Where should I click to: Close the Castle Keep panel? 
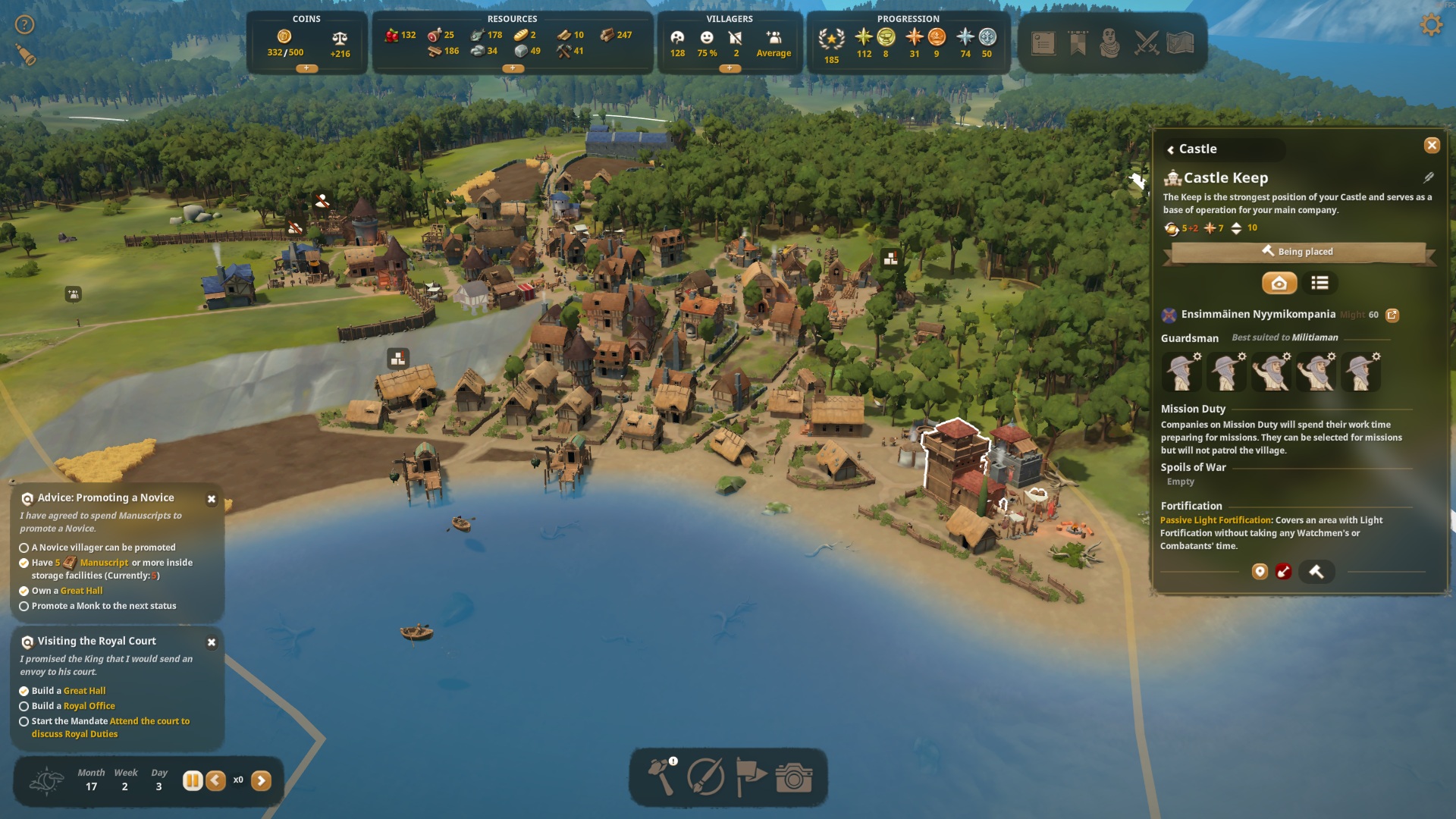coord(1432,145)
